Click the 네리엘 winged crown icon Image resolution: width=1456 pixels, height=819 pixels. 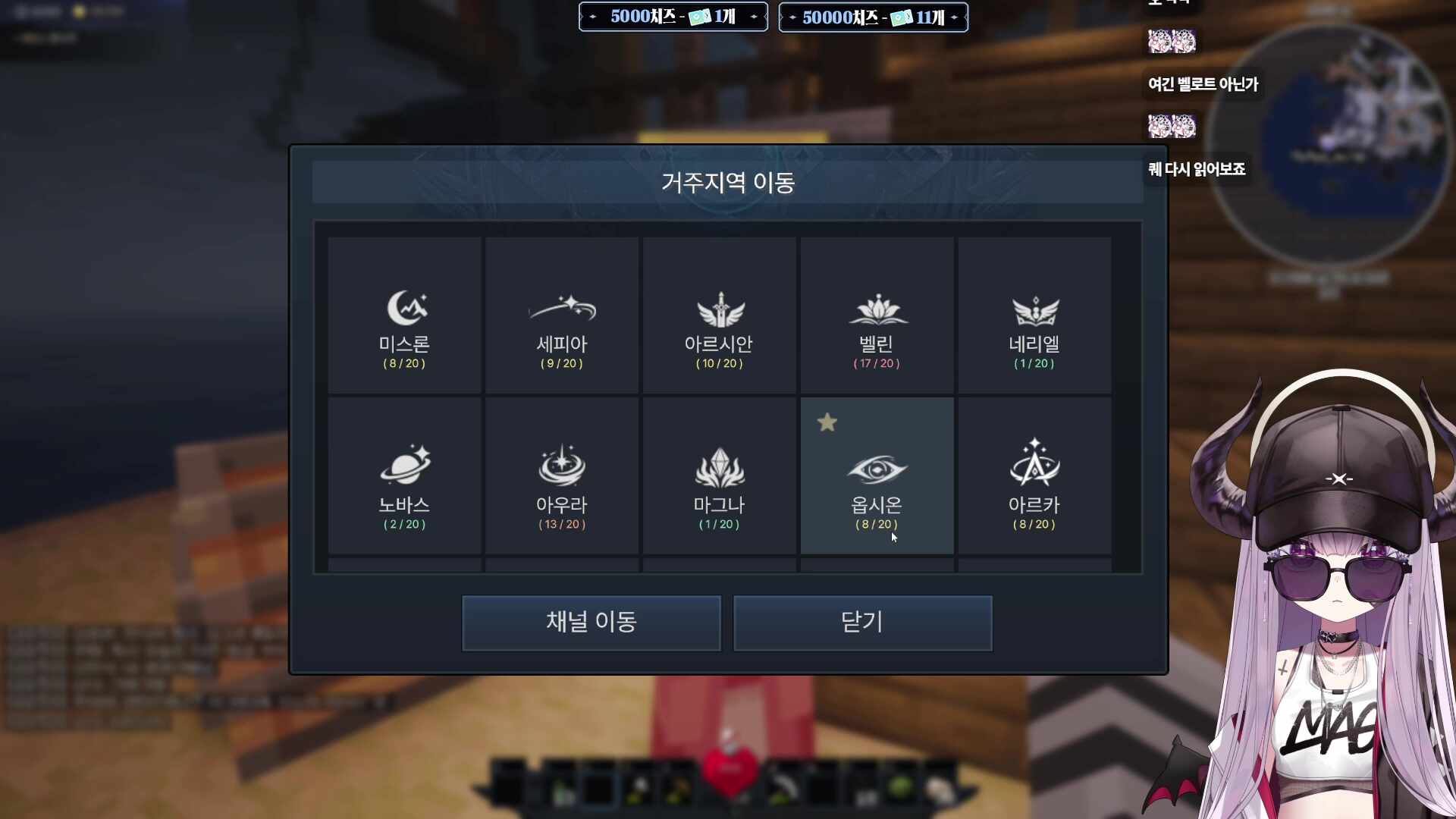pyautogui.click(x=1034, y=307)
